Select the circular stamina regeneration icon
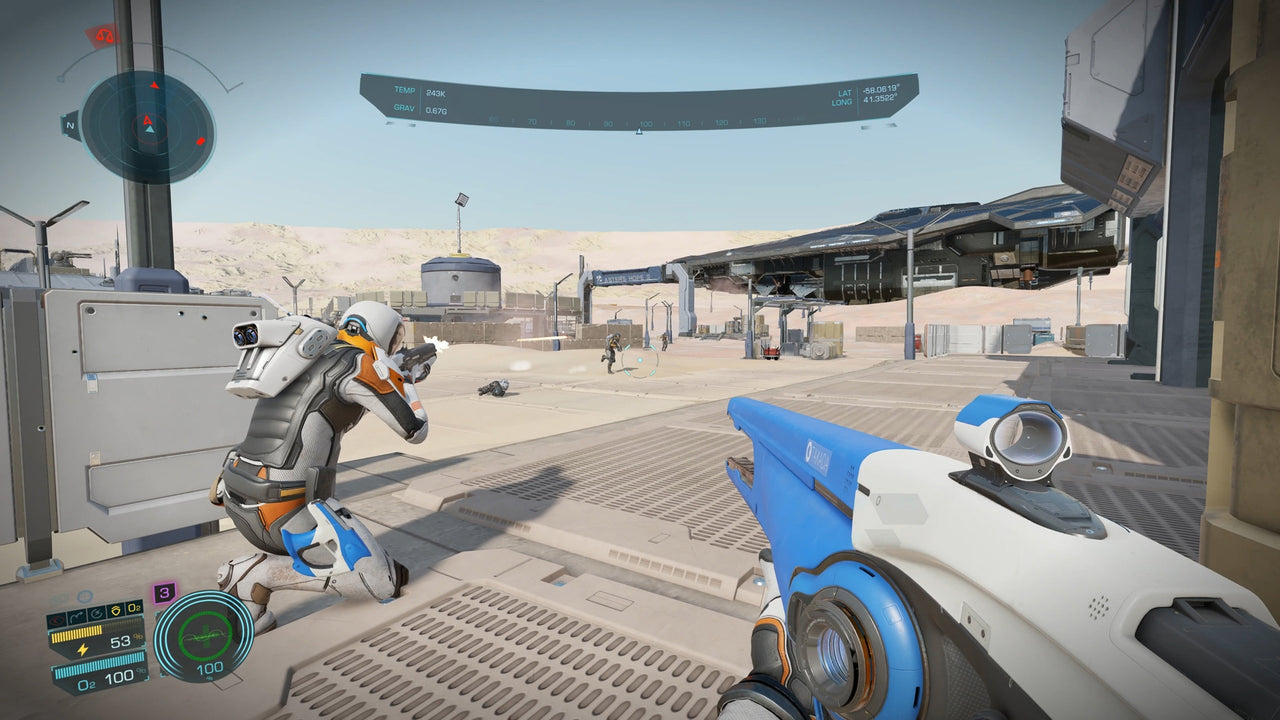The height and width of the screenshot is (720, 1280). tap(98, 614)
